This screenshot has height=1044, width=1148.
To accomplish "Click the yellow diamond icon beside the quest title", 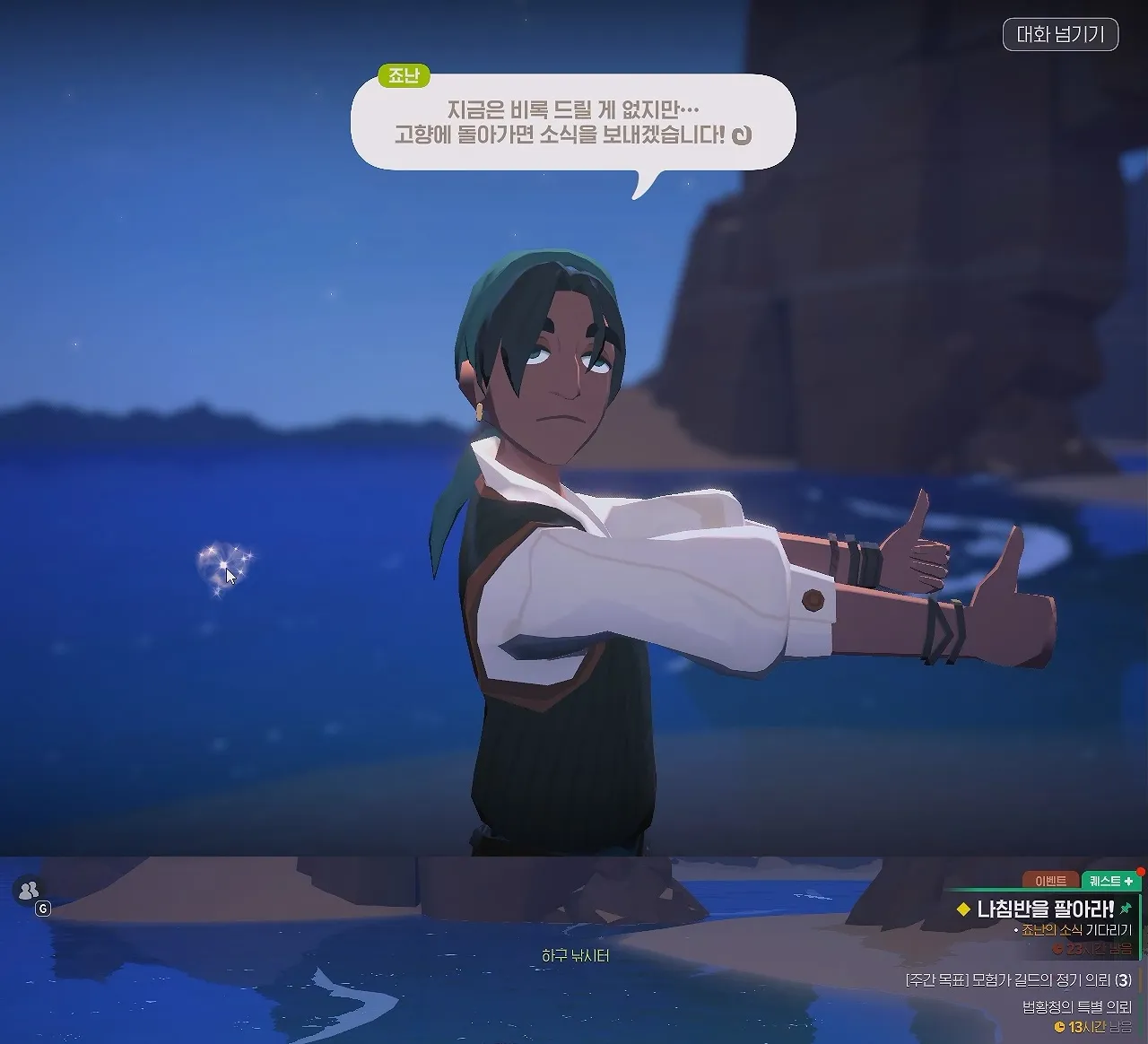I will [x=961, y=908].
